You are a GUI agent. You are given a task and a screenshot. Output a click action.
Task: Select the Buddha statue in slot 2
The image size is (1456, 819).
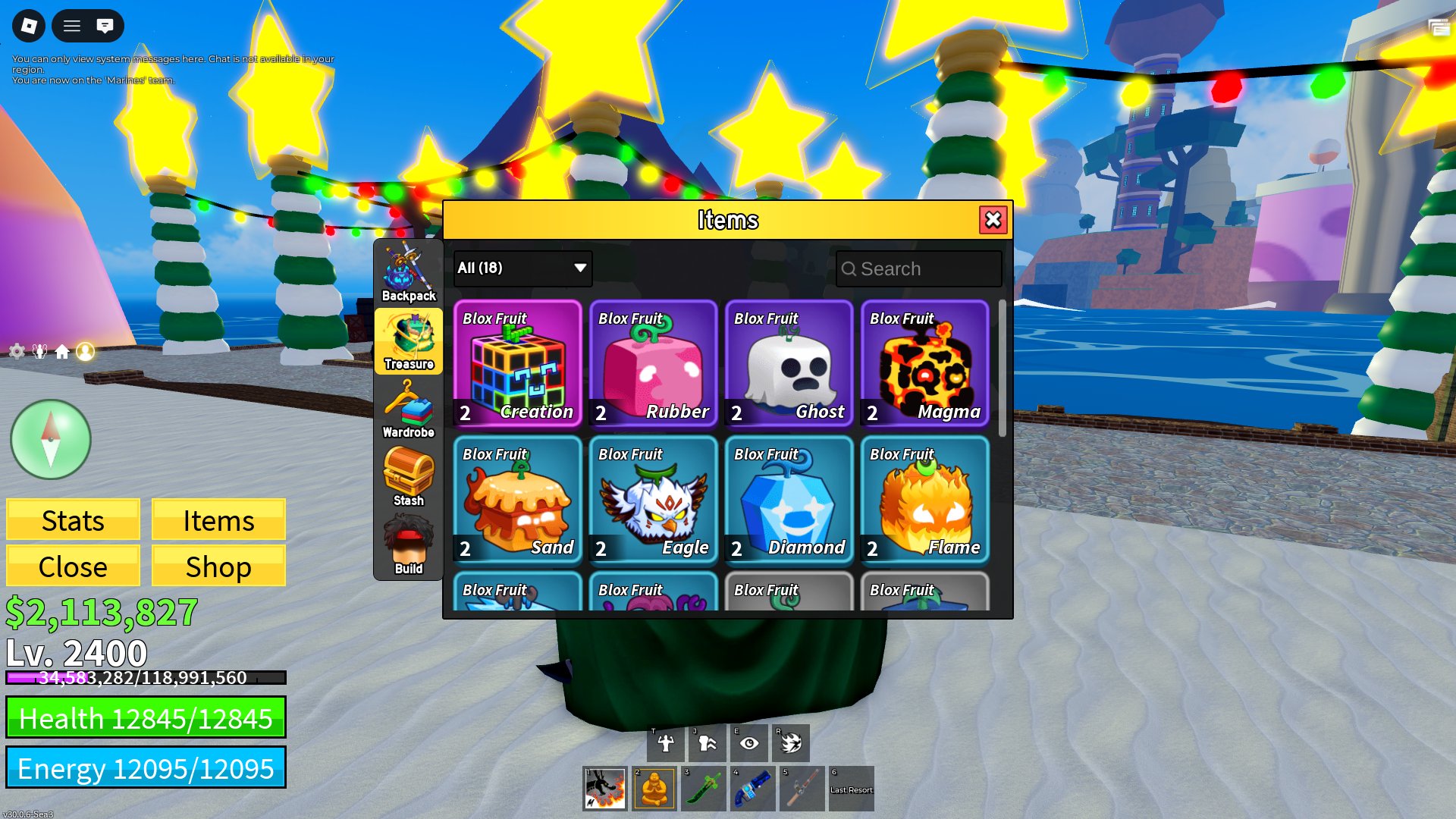click(654, 789)
